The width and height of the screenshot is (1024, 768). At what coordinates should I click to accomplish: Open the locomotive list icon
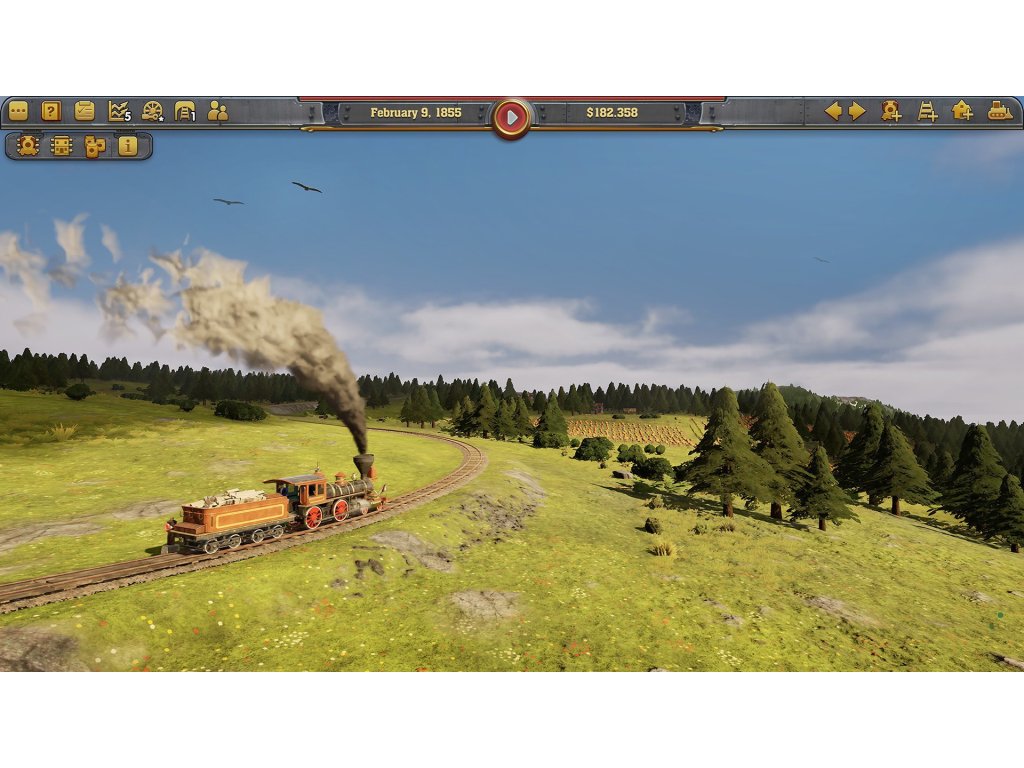(x=28, y=146)
